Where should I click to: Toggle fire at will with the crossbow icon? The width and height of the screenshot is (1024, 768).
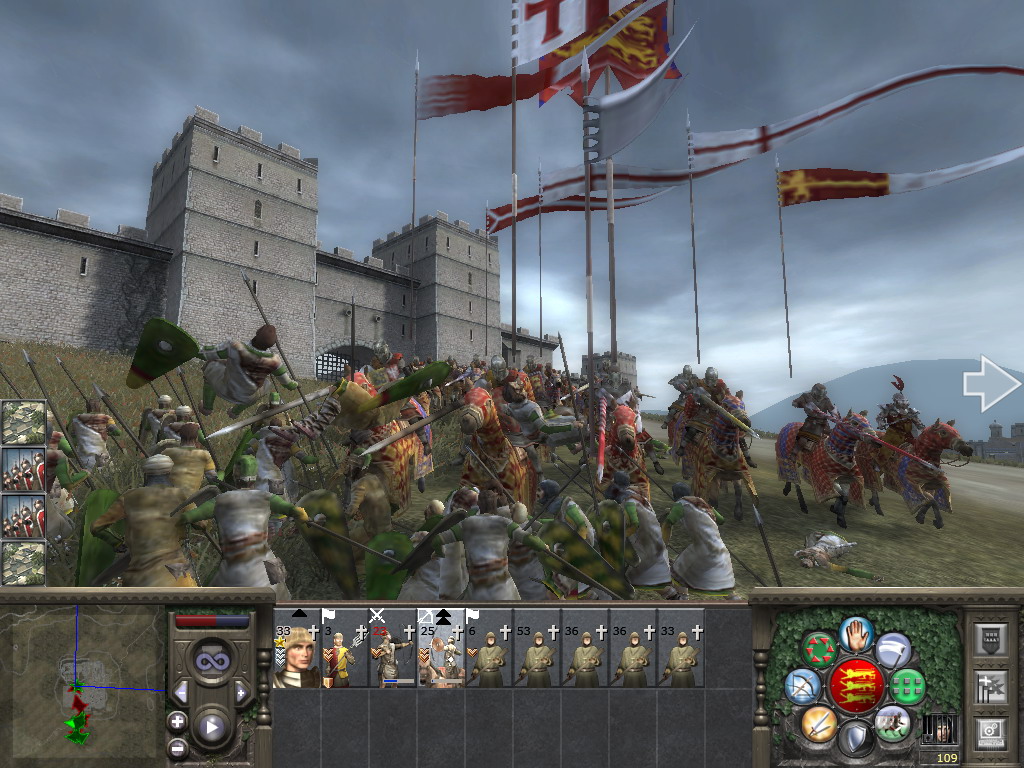click(x=802, y=686)
